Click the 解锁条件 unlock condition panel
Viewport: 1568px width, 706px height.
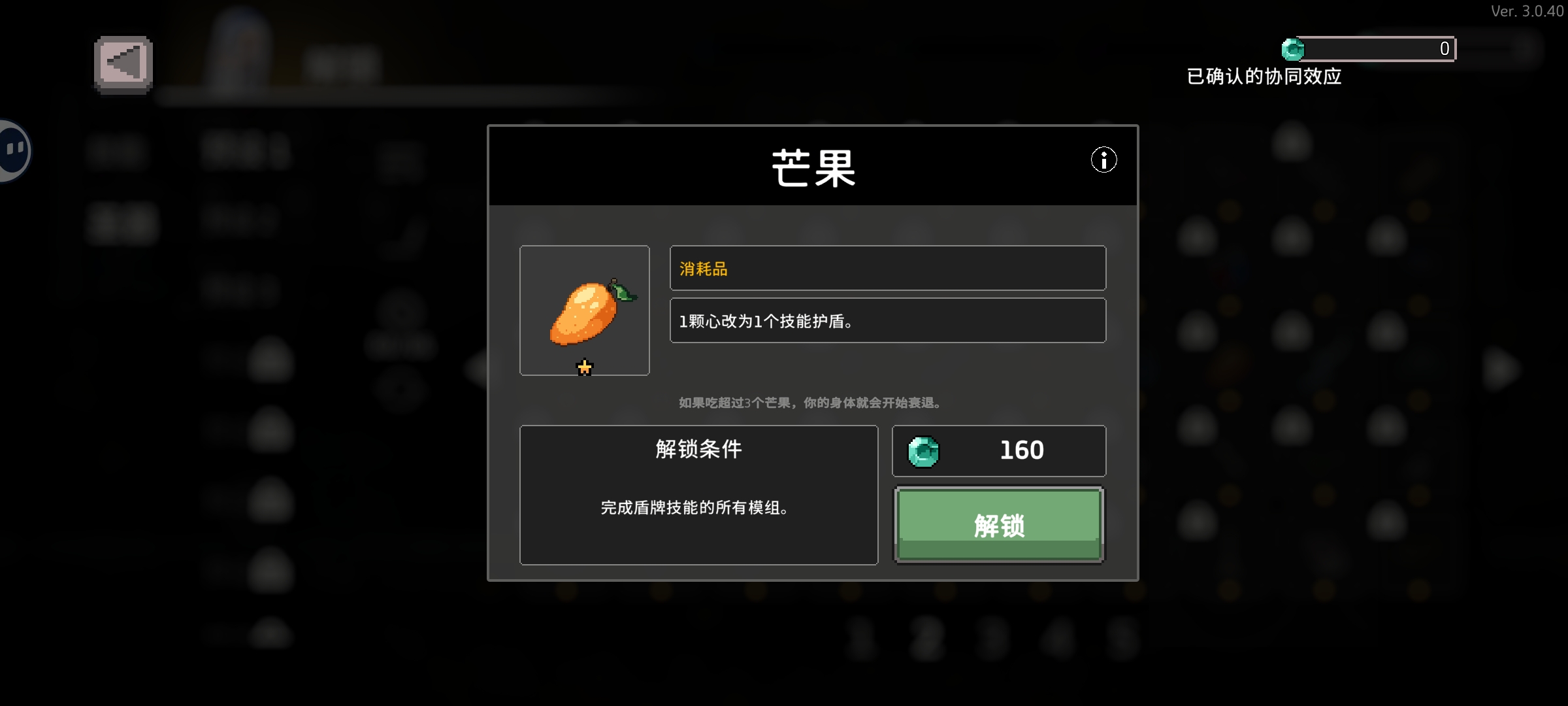(698, 496)
